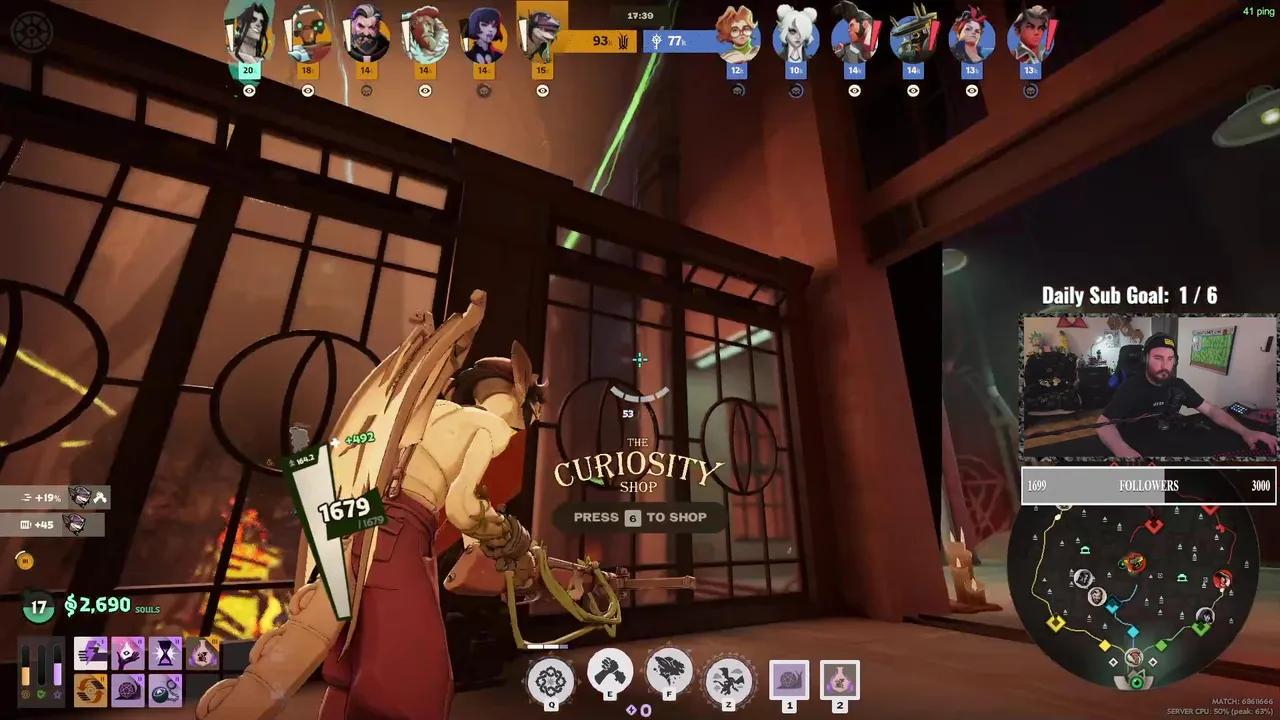Viewport: 1280px width, 720px height.
Task: Activate the Z ultimate owl ability icon
Action: click(x=728, y=678)
